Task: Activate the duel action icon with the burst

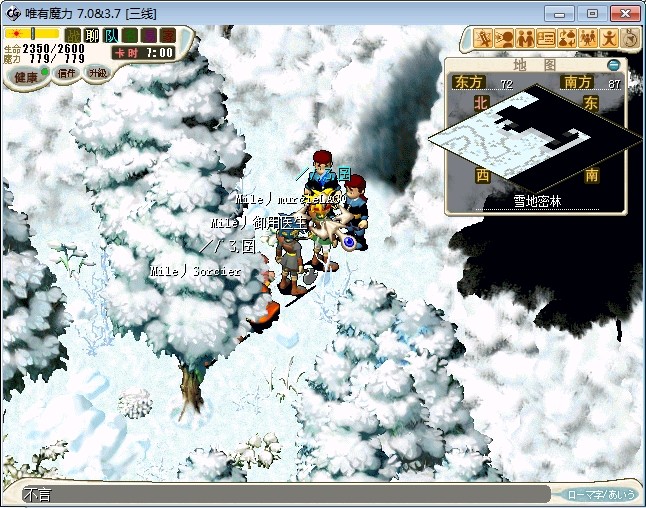Action: pyautogui.click(x=484, y=39)
